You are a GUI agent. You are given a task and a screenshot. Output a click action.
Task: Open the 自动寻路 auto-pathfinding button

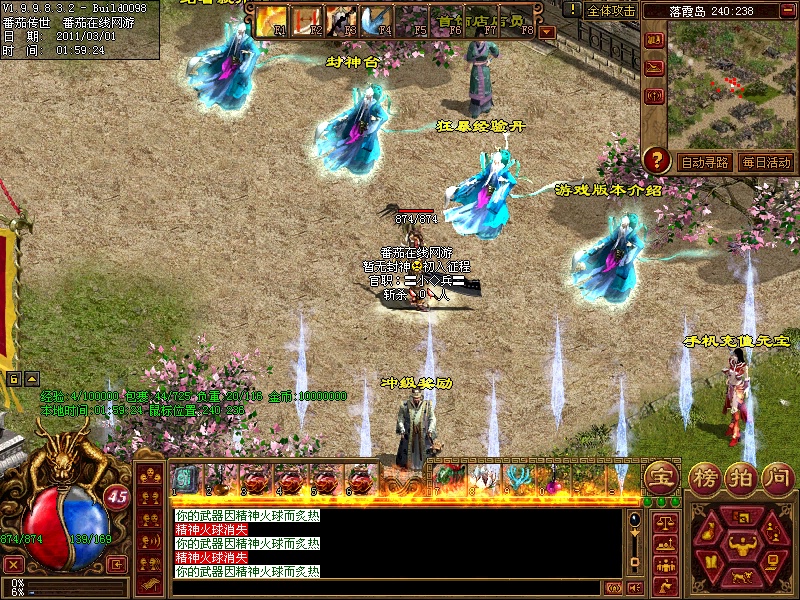[704, 162]
